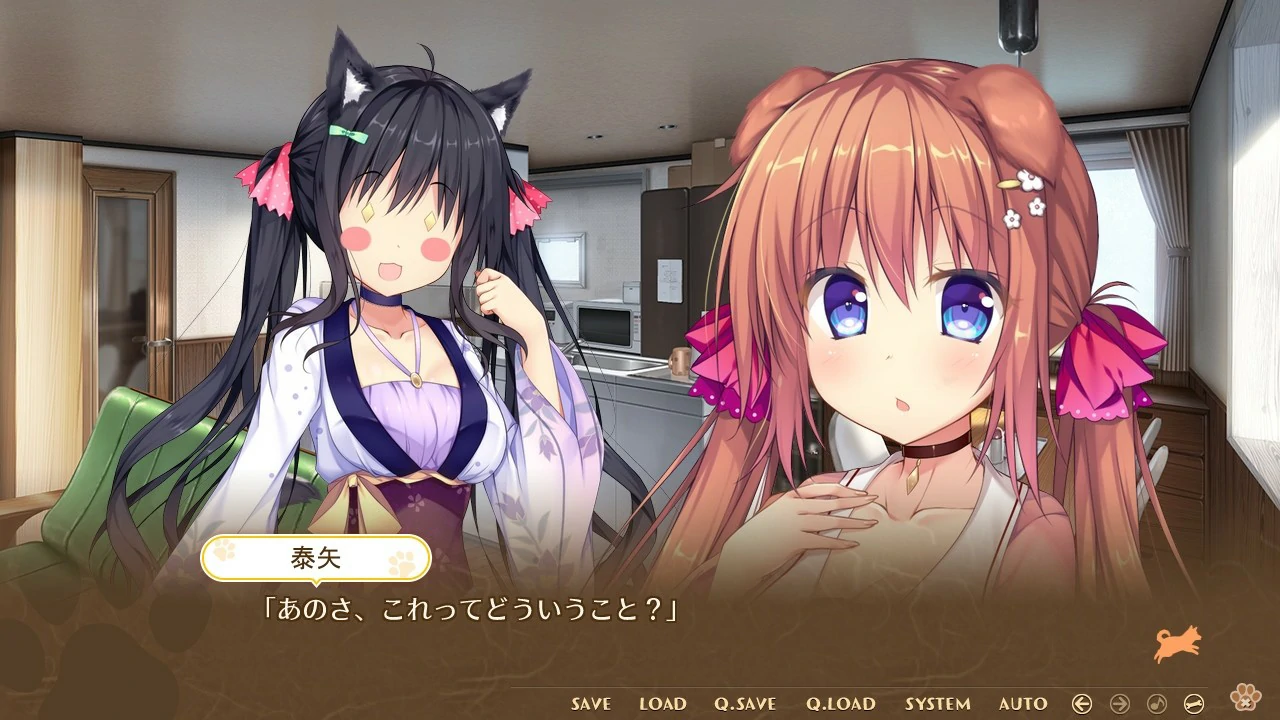The image size is (1280, 720).
Task: Turn on text skip from the control bar
Action: click(x=1194, y=703)
